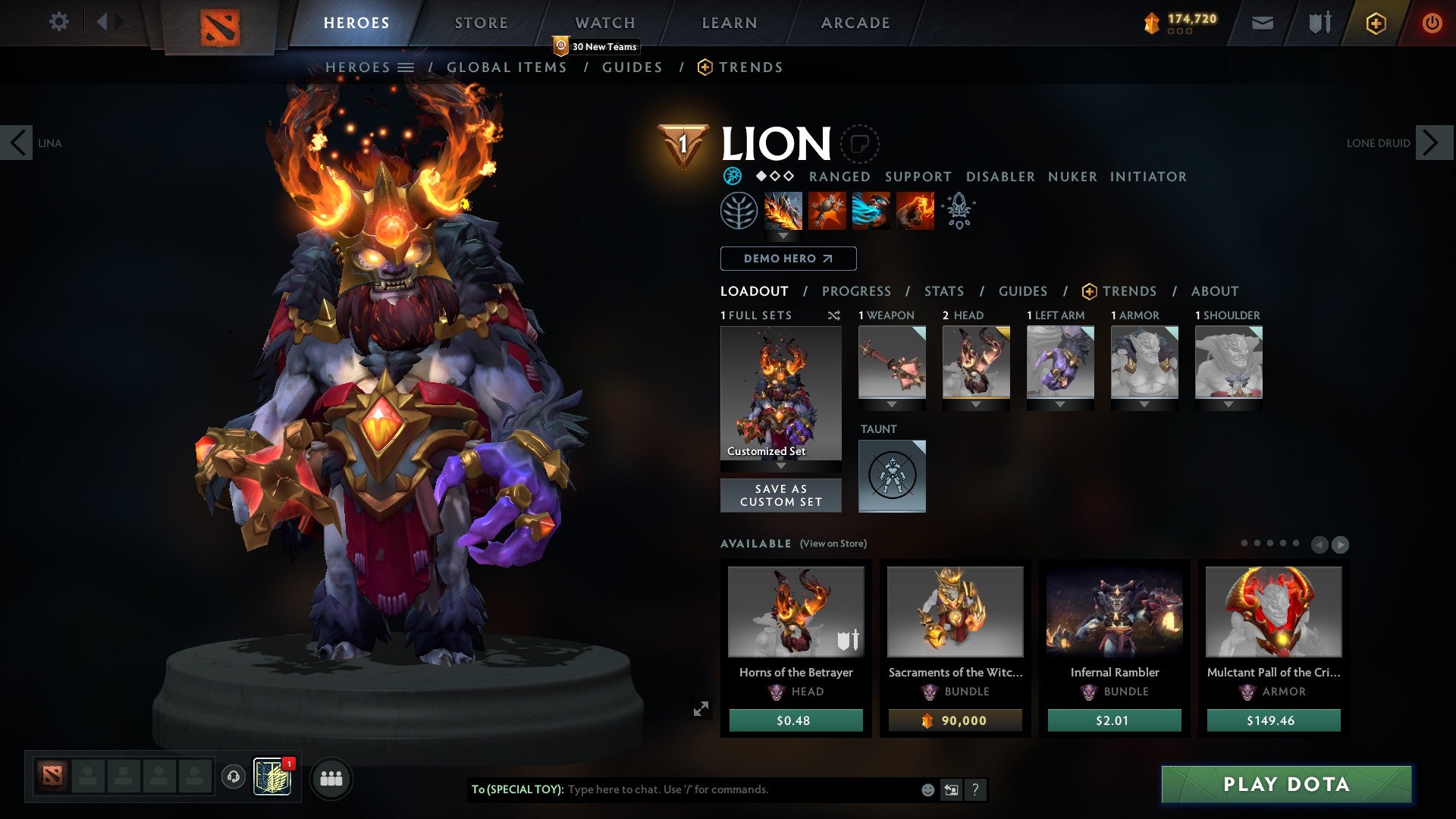Select the Earth Spike ability icon
The image size is (1456, 819).
pos(783,211)
